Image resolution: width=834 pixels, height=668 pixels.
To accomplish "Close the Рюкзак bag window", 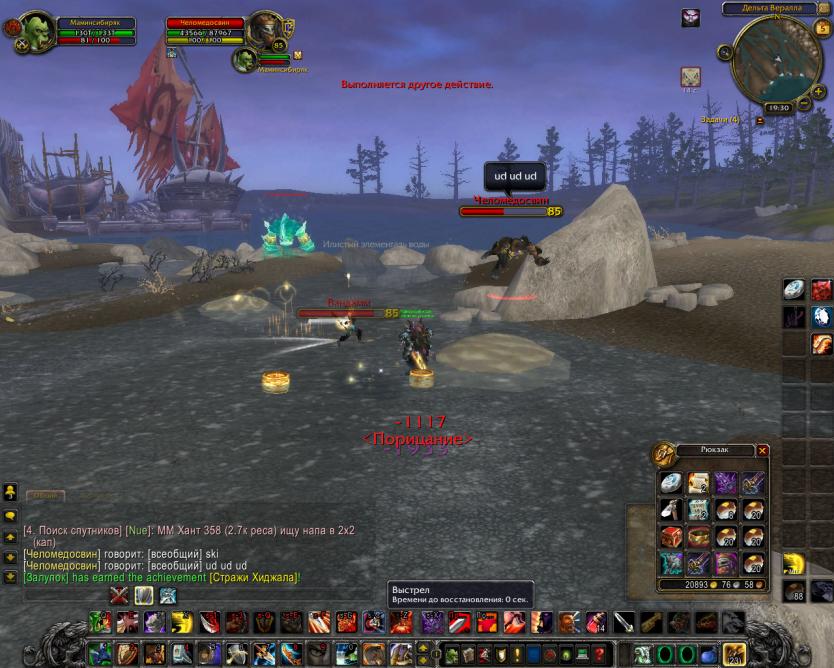I will [x=763, y=451].
